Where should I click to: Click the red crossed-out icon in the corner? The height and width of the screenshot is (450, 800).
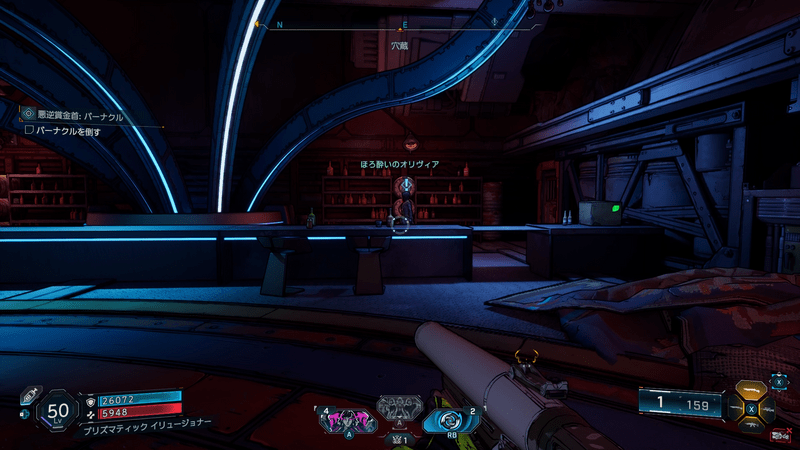click(779, 435)
